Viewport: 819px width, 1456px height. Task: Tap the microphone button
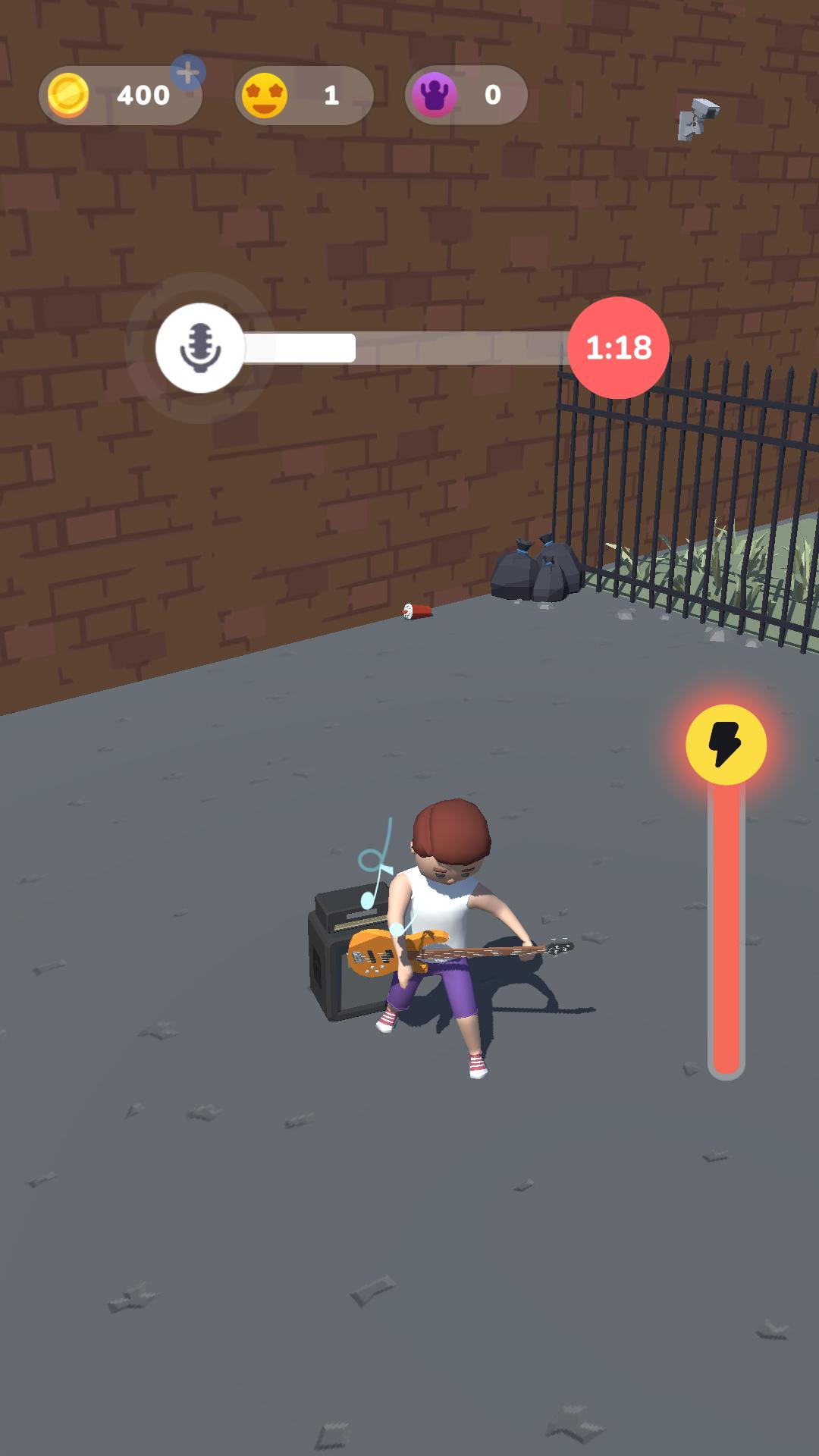[x=200, y=348]
